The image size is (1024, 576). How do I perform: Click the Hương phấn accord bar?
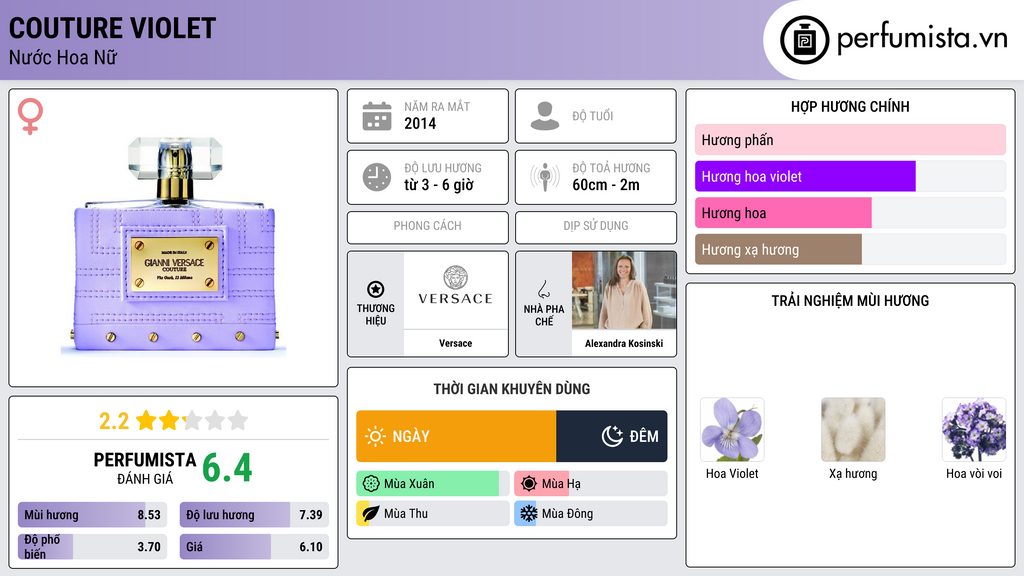(x=850, y=140)
